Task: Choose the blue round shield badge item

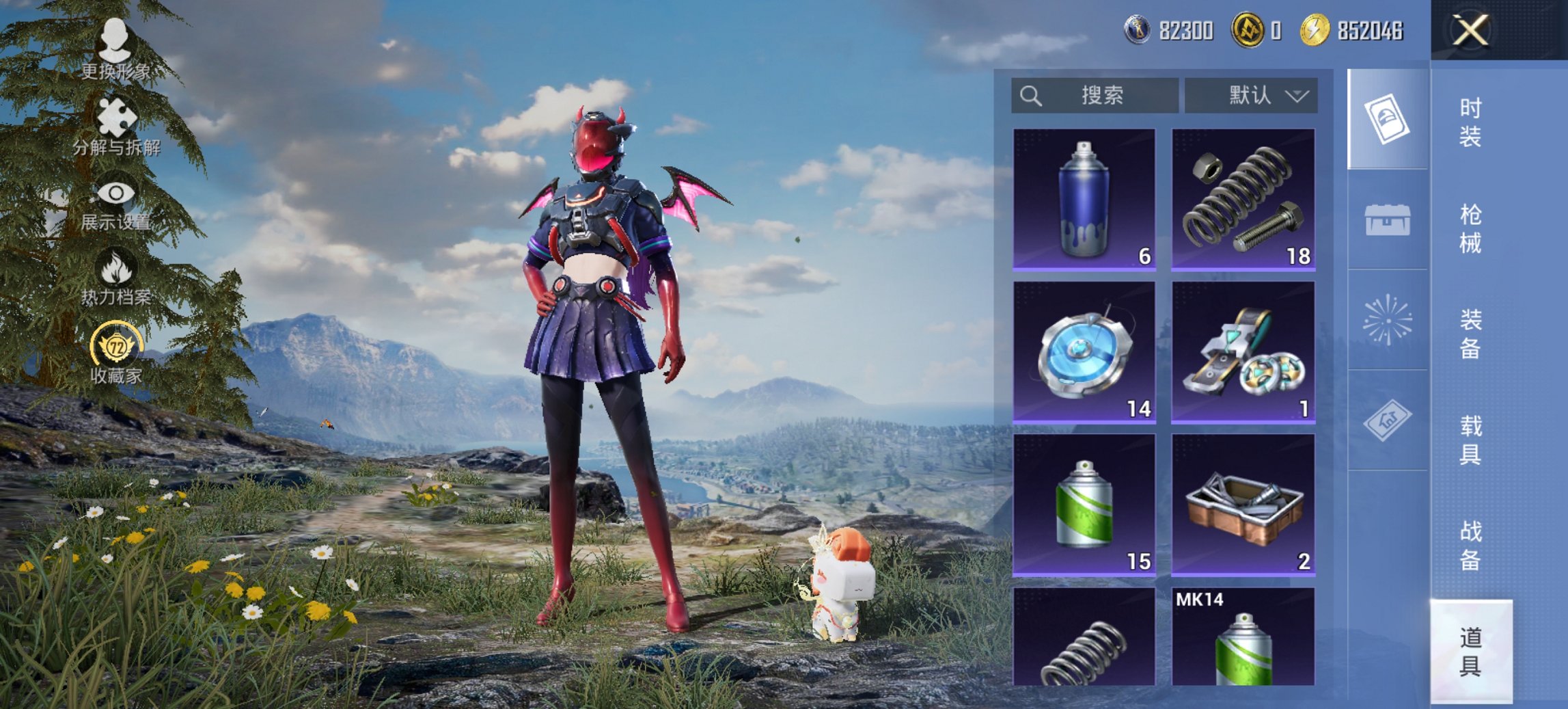Action: pos(1084,352)
